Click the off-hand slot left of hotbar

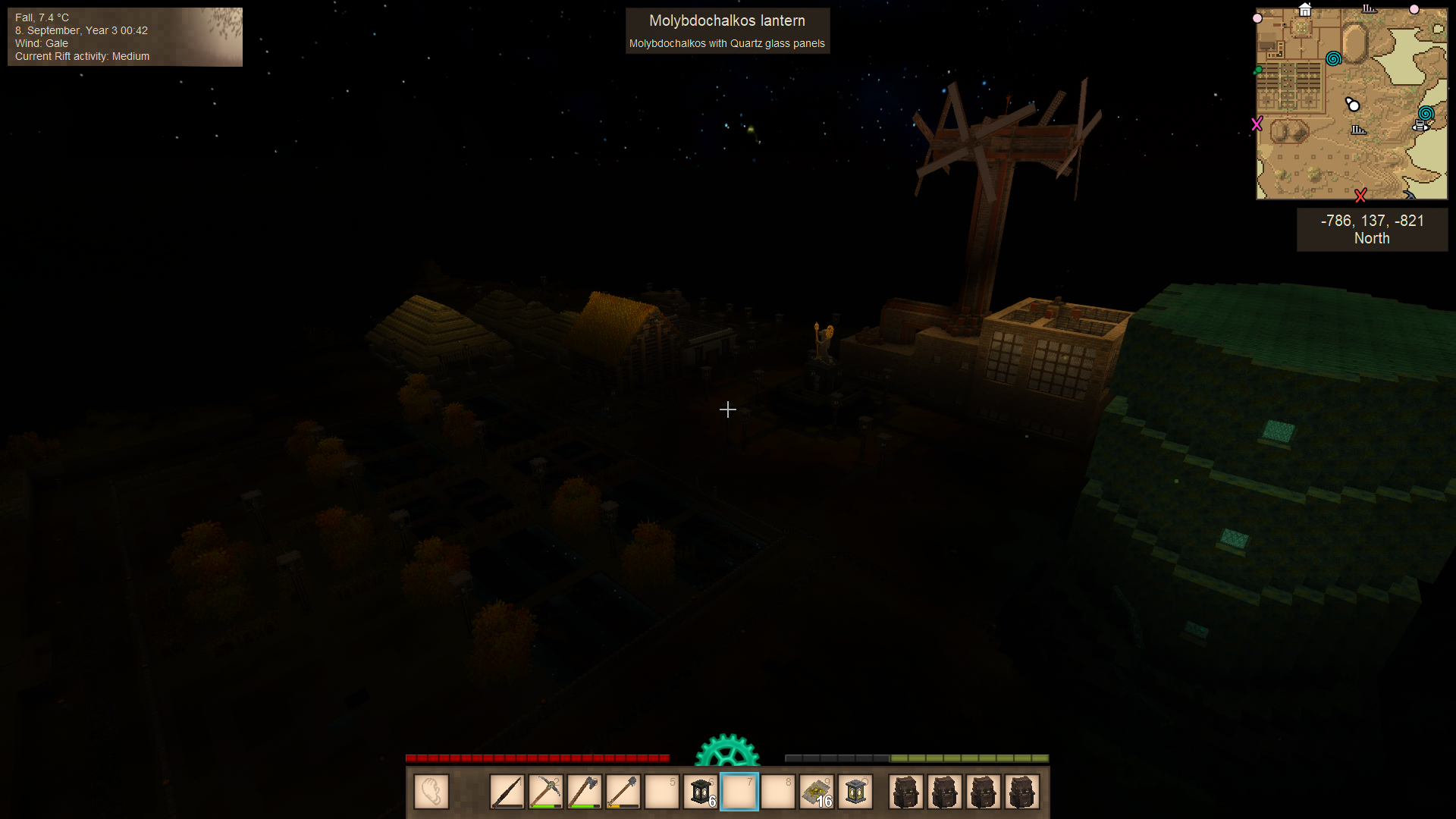coord(431,792)
